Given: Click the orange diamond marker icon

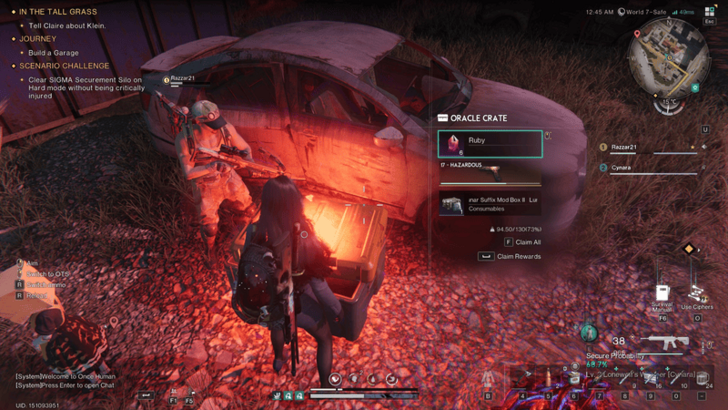Looking at the screenshot, I should pyautogui.click(x=689, y=249).
